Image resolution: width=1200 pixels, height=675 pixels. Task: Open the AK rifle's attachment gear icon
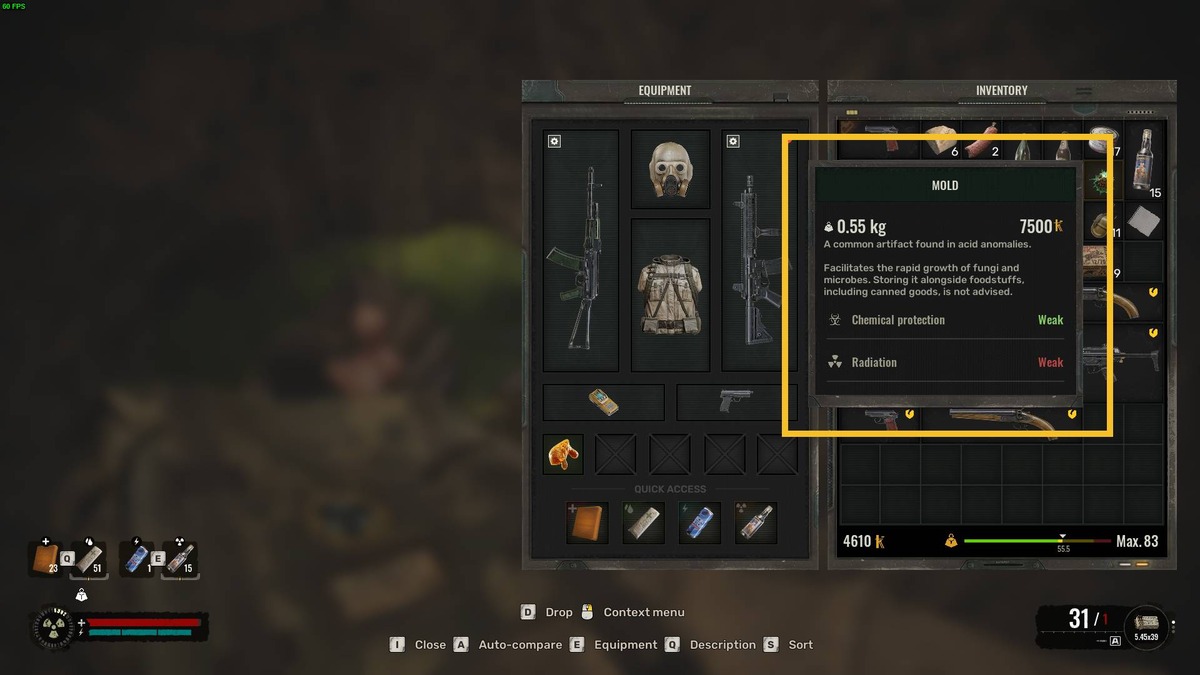[x=554, y=141]
